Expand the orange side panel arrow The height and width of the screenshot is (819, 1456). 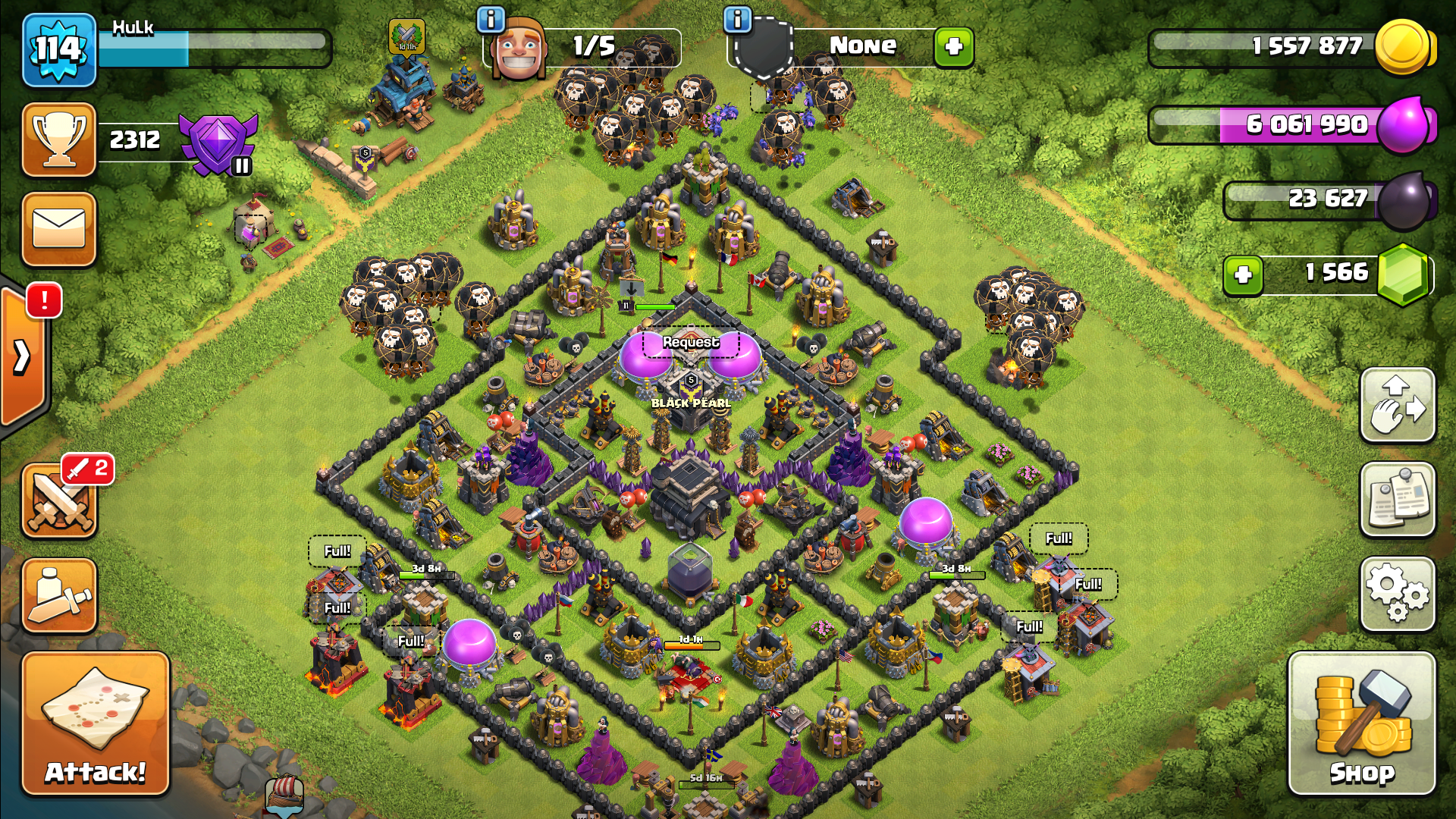click(23, 356)
